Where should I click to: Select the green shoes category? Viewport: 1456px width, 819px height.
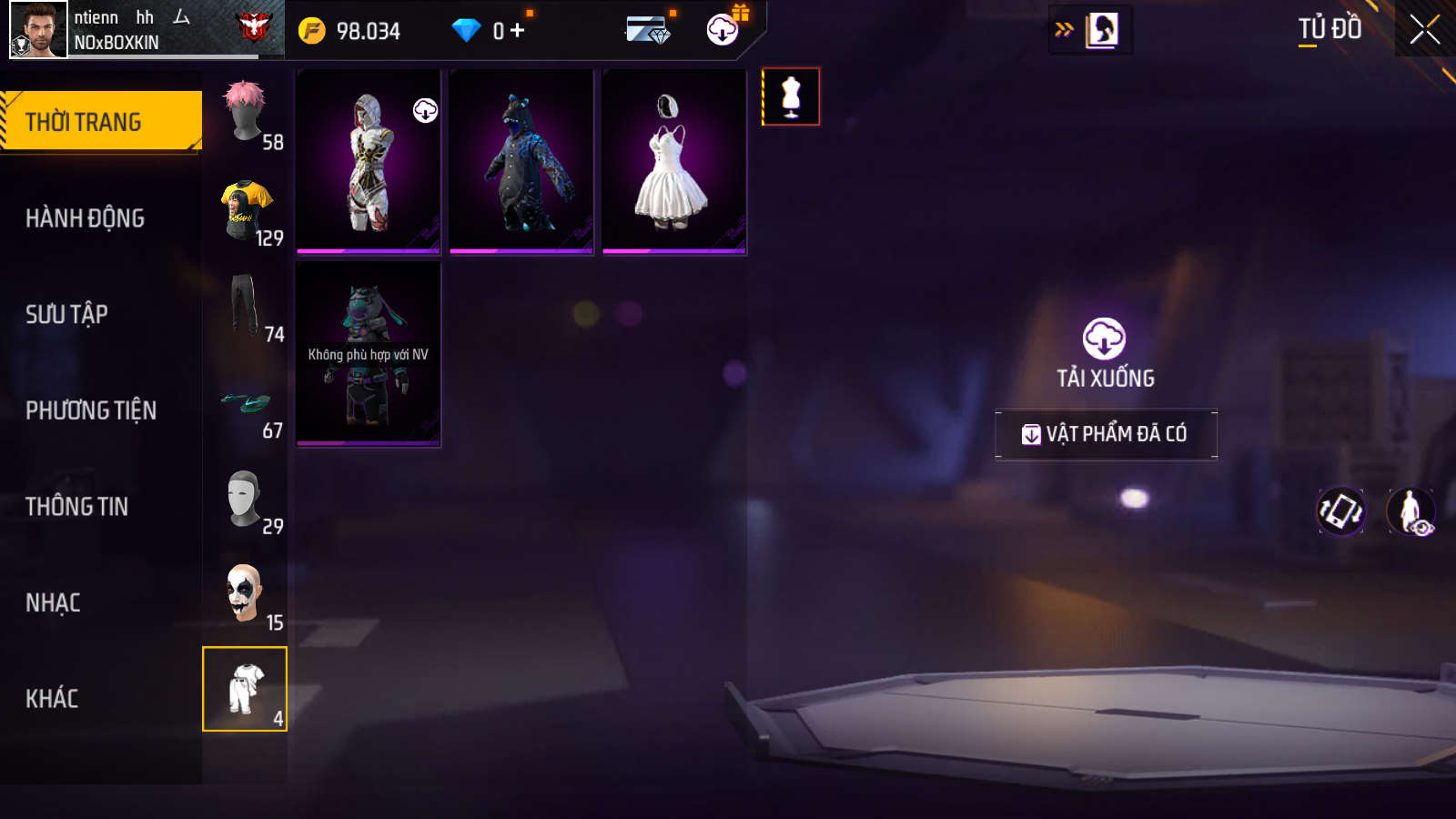[246, 404]
